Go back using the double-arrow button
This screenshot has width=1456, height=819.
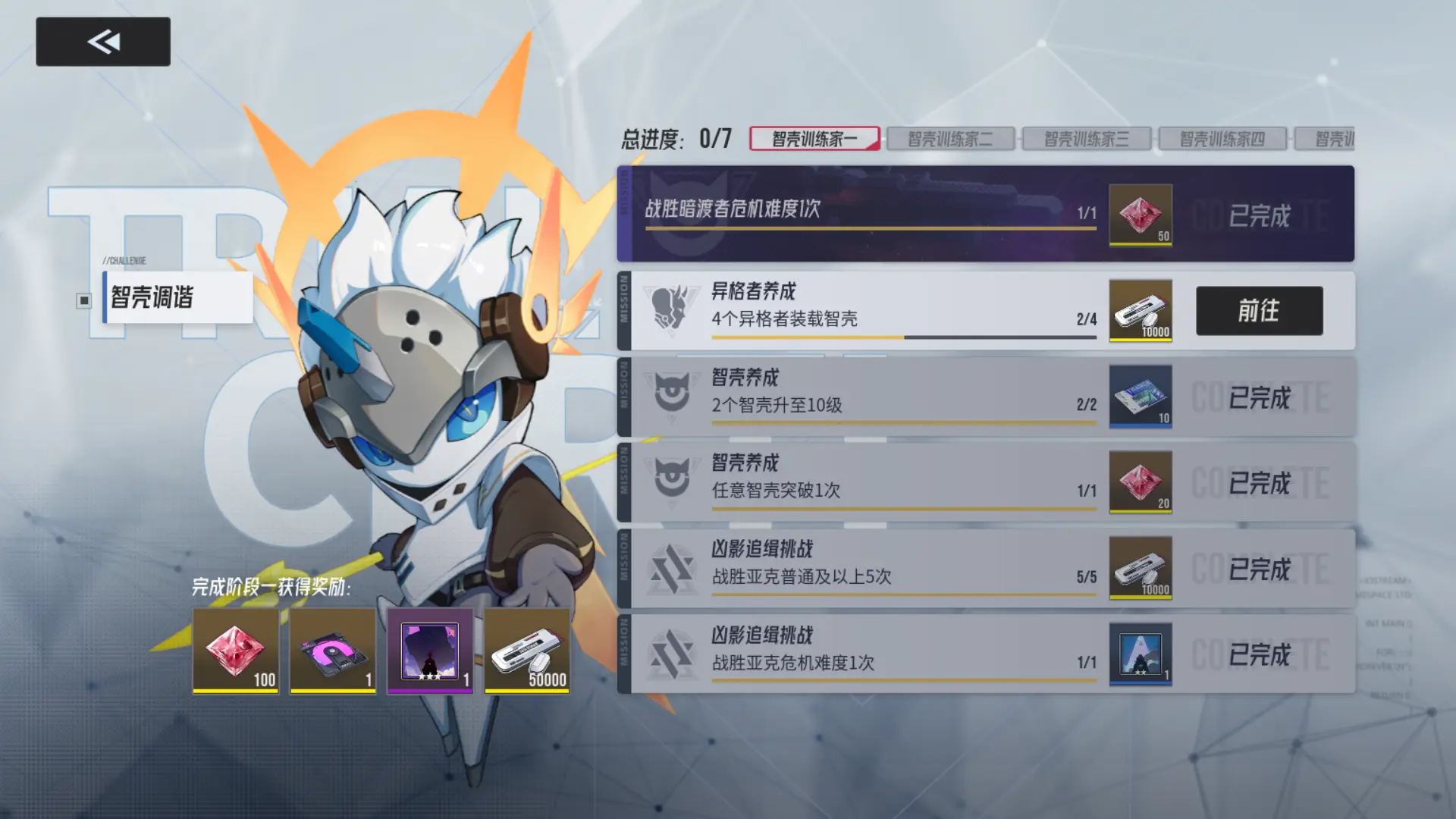coord(103,42)
